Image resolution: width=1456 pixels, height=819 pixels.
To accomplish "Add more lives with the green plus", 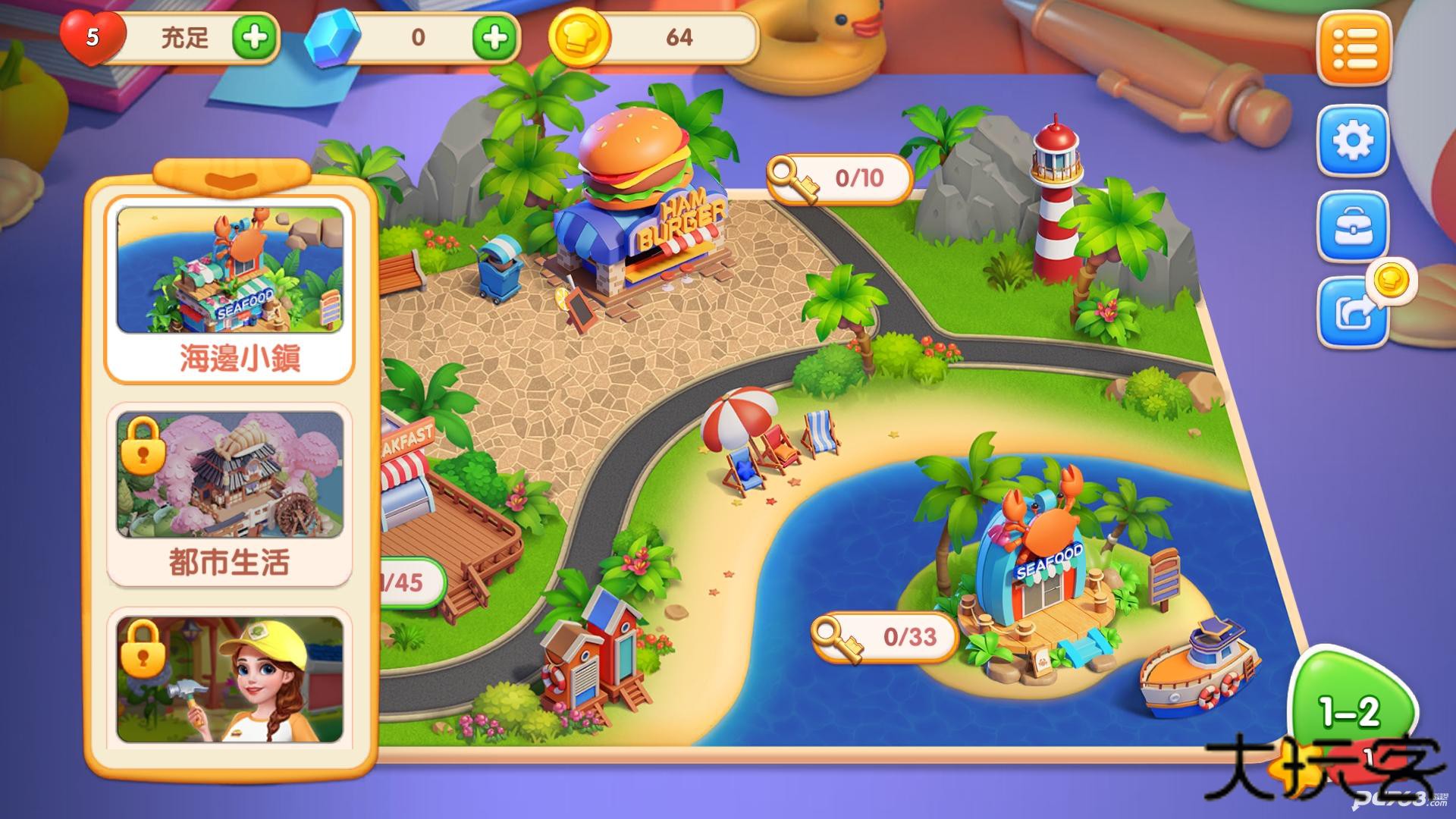I will coord(254,37).
